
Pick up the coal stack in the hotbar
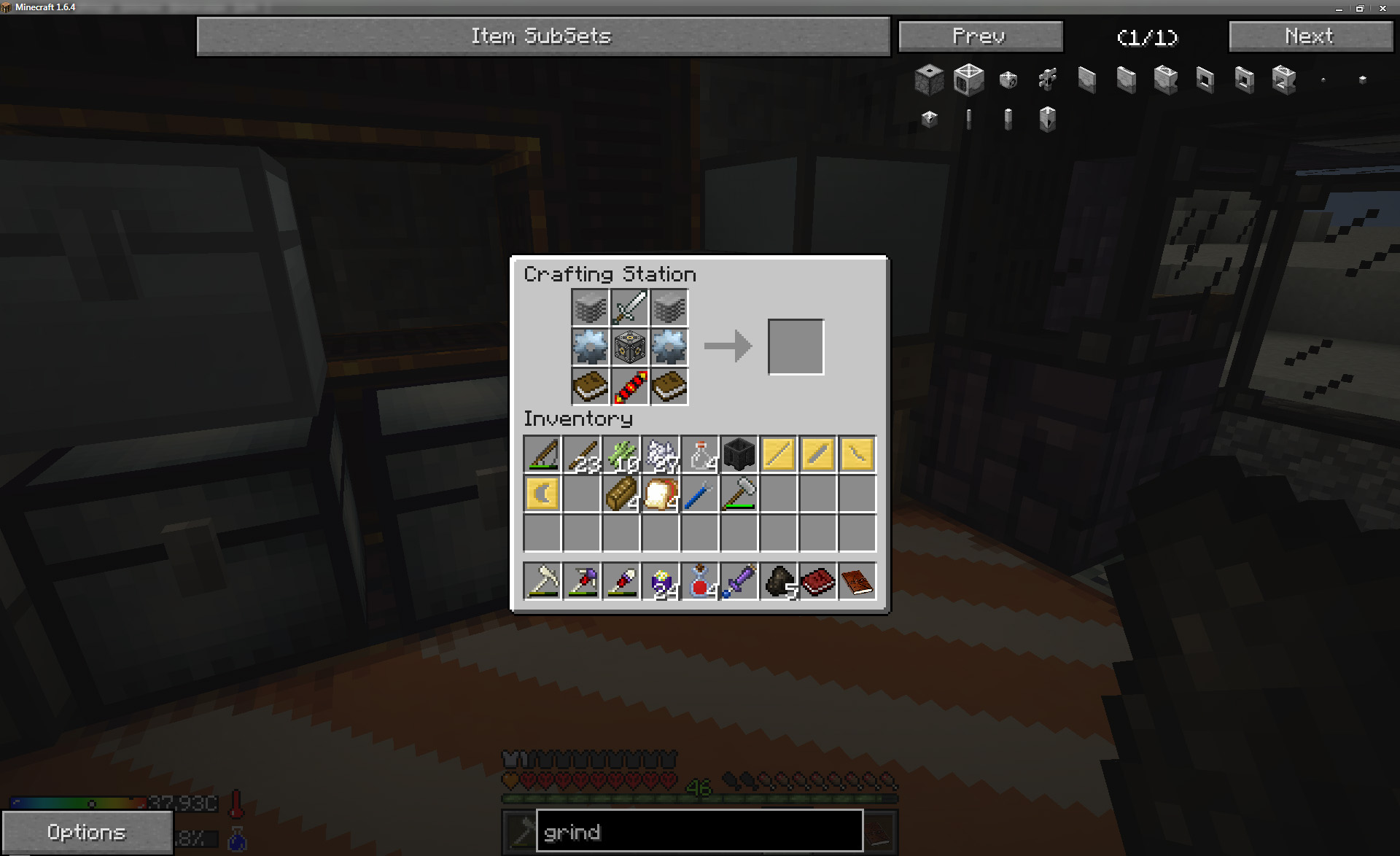779,582
